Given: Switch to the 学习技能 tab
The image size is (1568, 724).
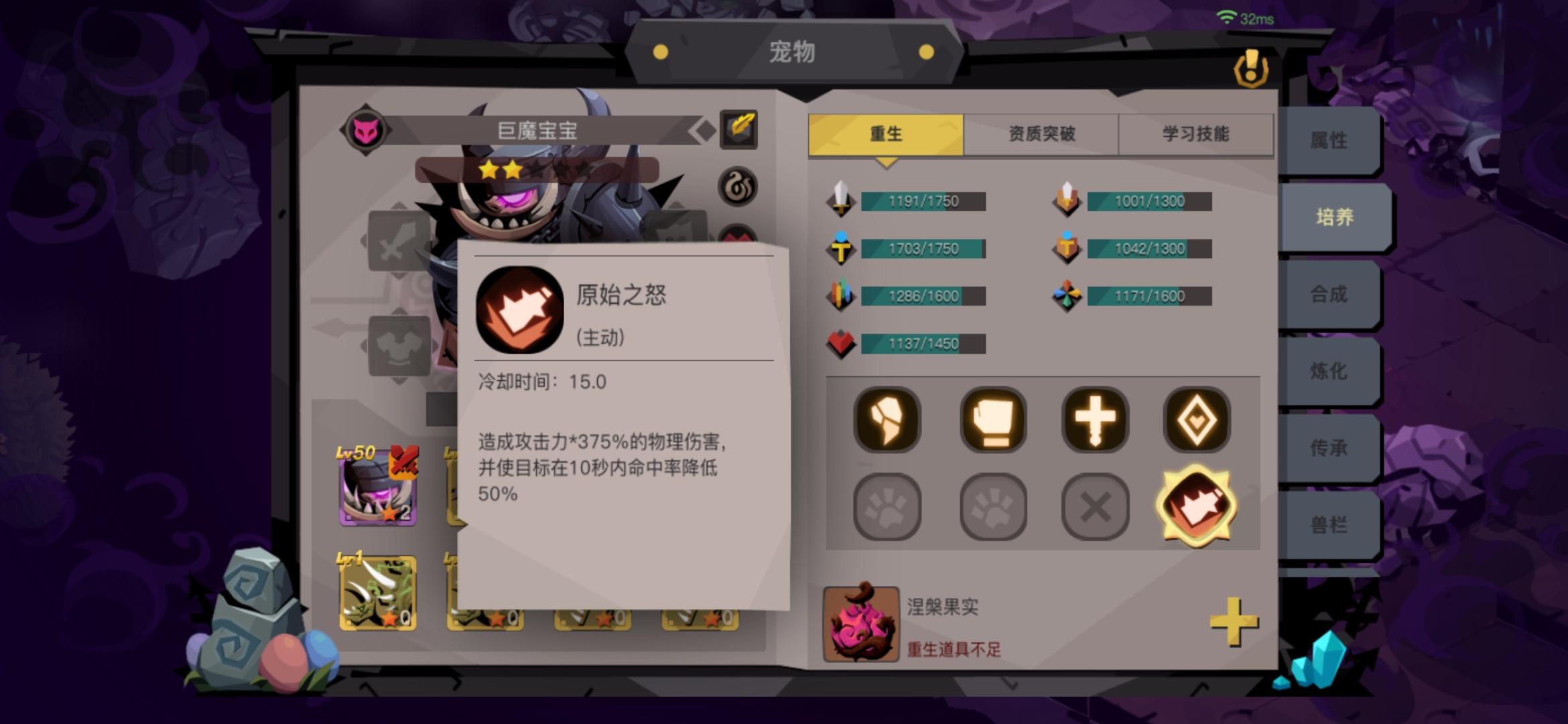Looking at the screenshot, I should [1195, 133].
